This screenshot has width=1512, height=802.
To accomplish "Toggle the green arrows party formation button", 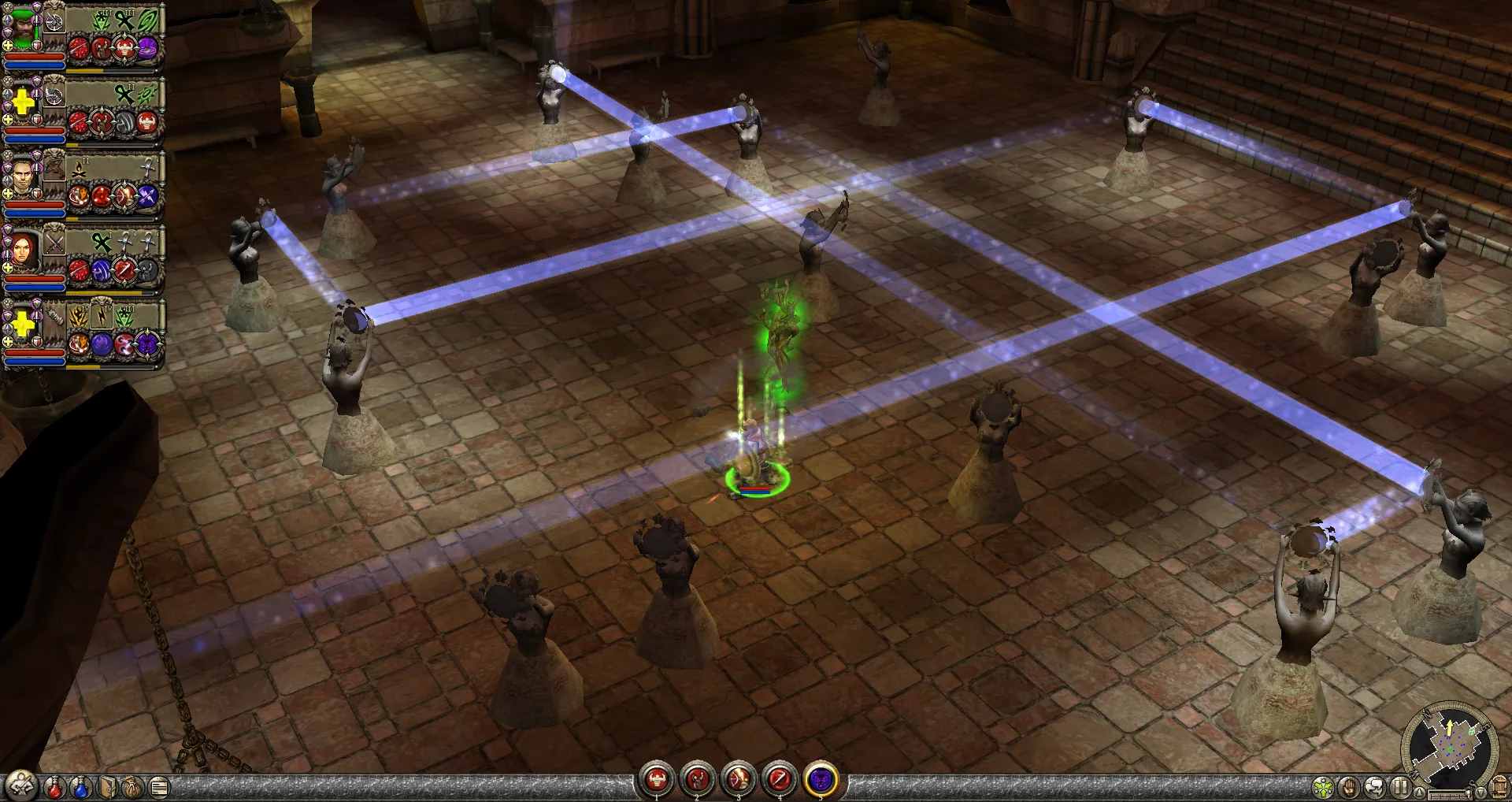I will [x=1324, y=787].
